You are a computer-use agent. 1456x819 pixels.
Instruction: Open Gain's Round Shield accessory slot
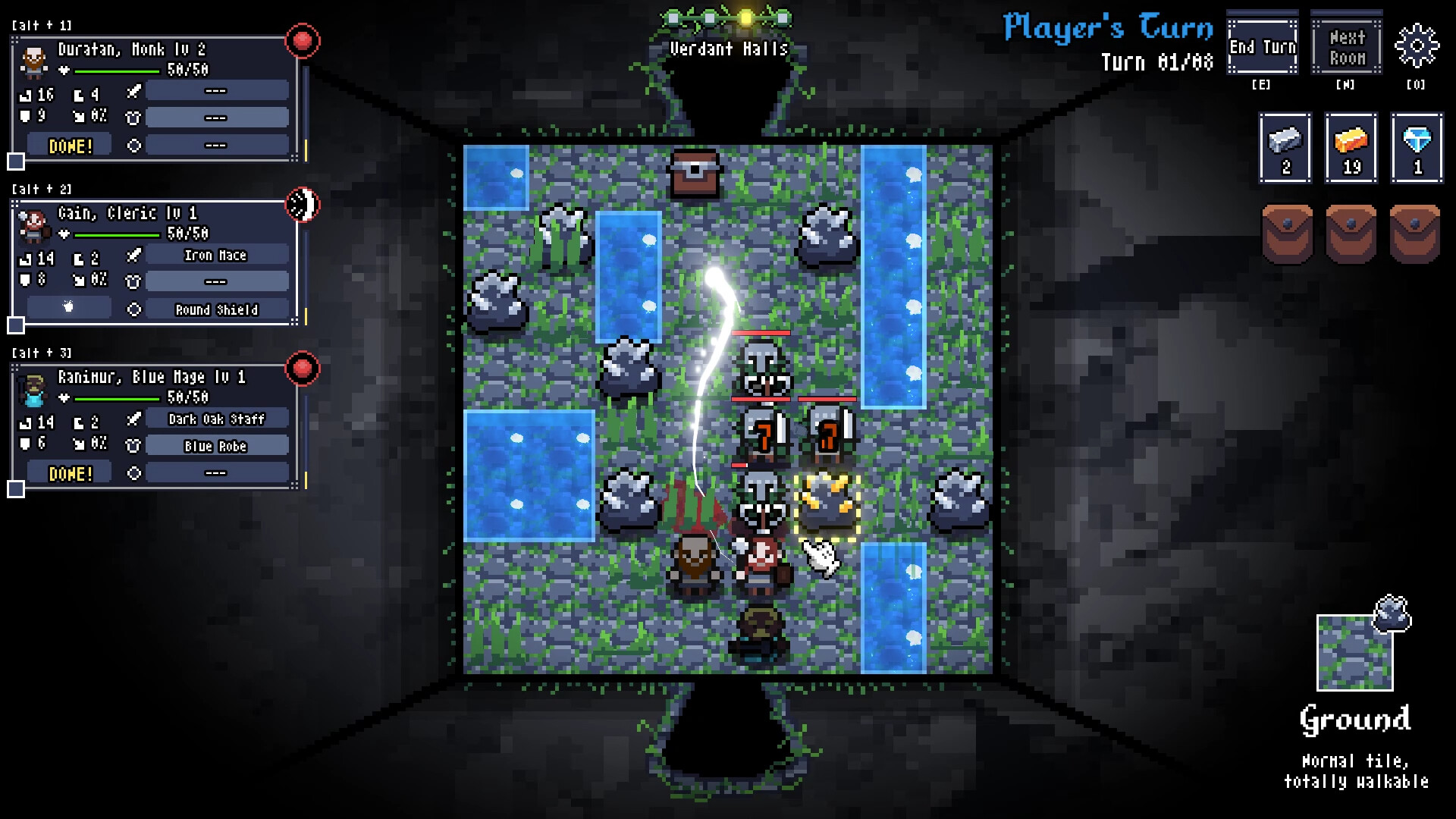click(215, 309)
